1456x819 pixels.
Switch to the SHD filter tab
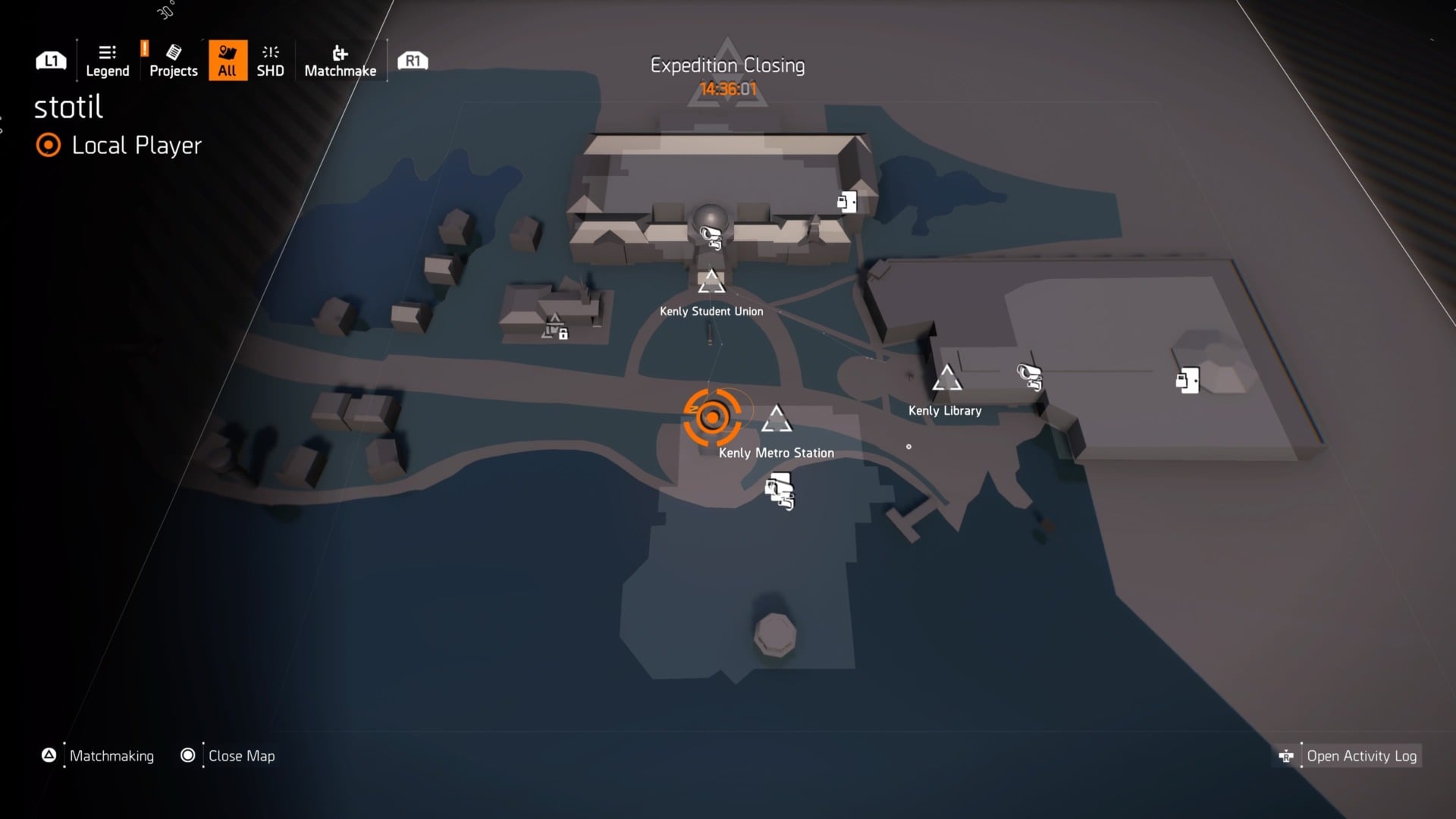coord(270,60)
